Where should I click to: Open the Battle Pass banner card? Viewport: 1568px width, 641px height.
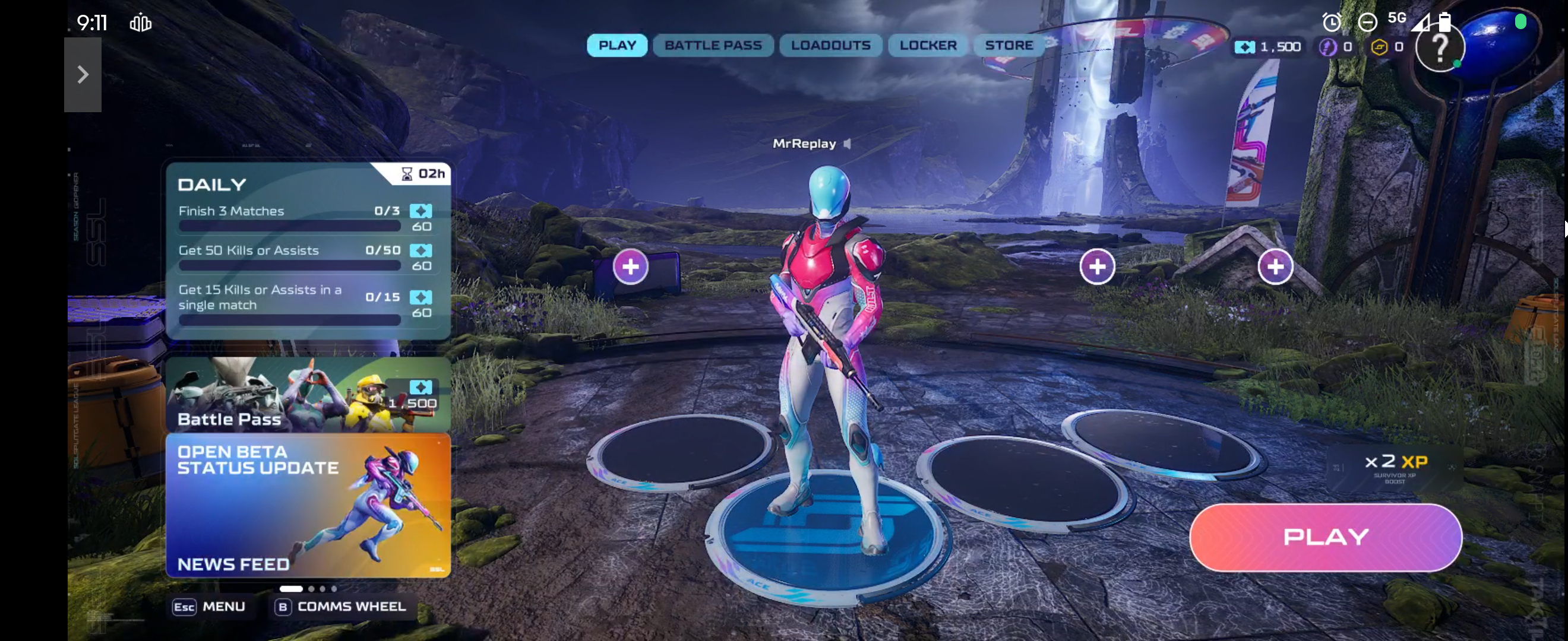(308, 395)
